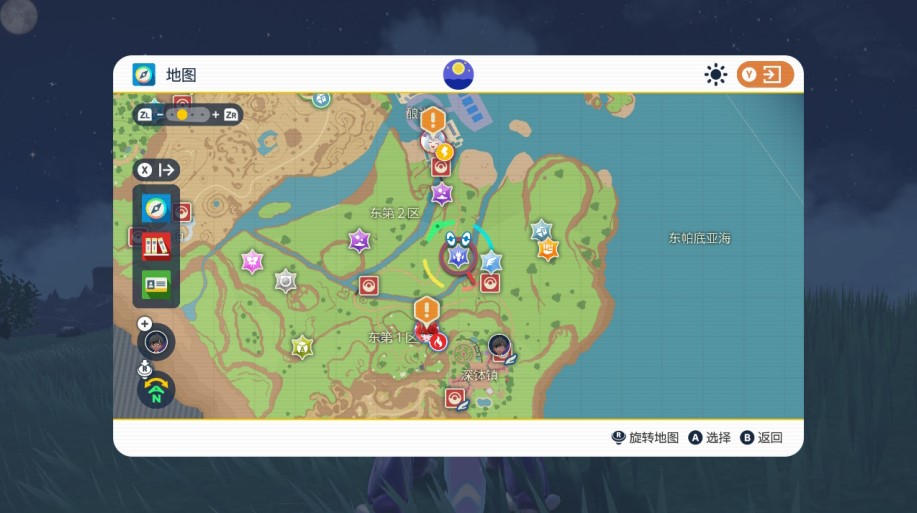This screenshot has height=513, width=917.
Task: Select the orange Tera raid crystal marker
Action: tap(547, 249)
